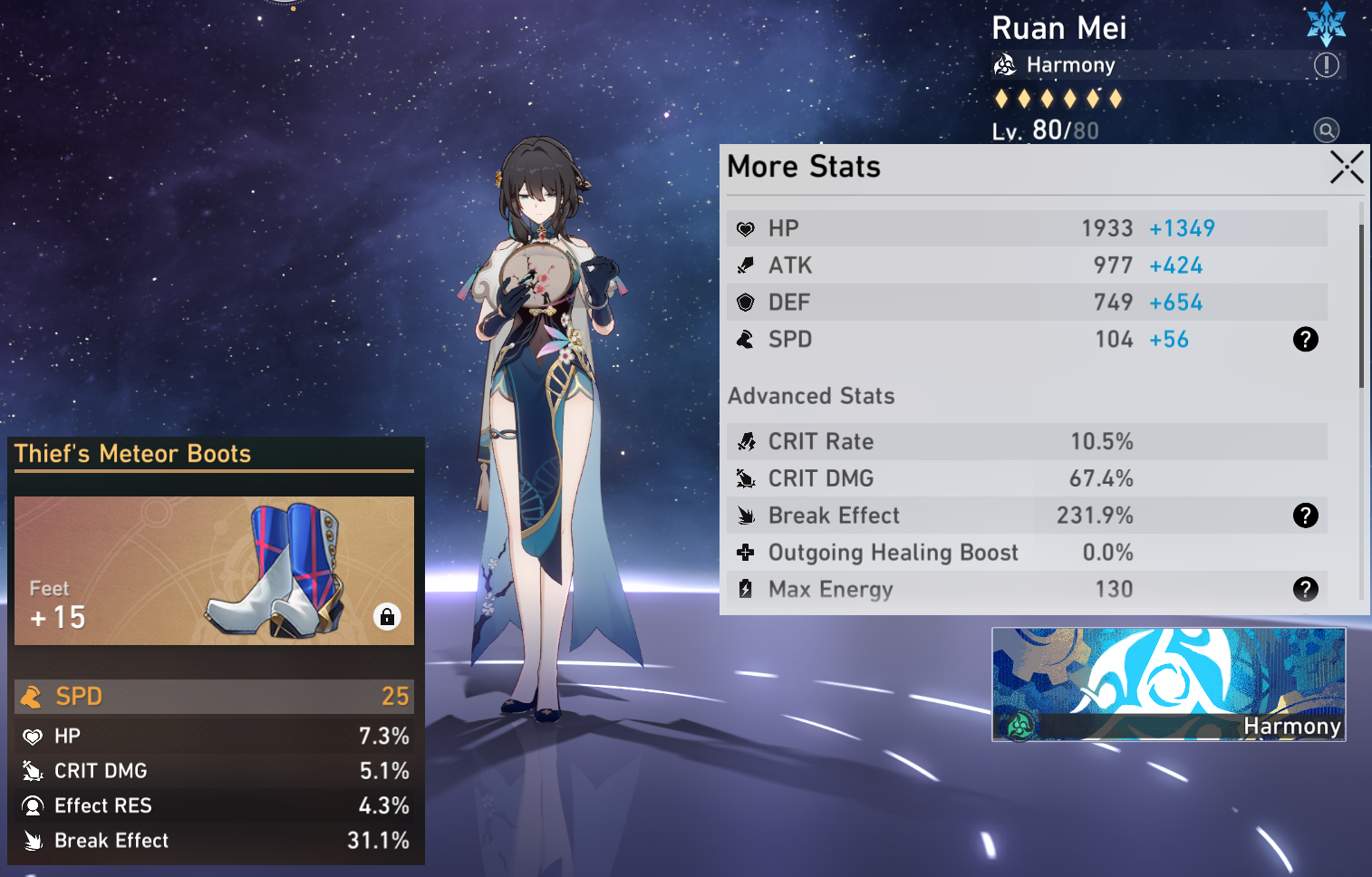This screenshot has height=877, width=1372.
Task: Close the More Stats panel
Action: [1347, 167]
